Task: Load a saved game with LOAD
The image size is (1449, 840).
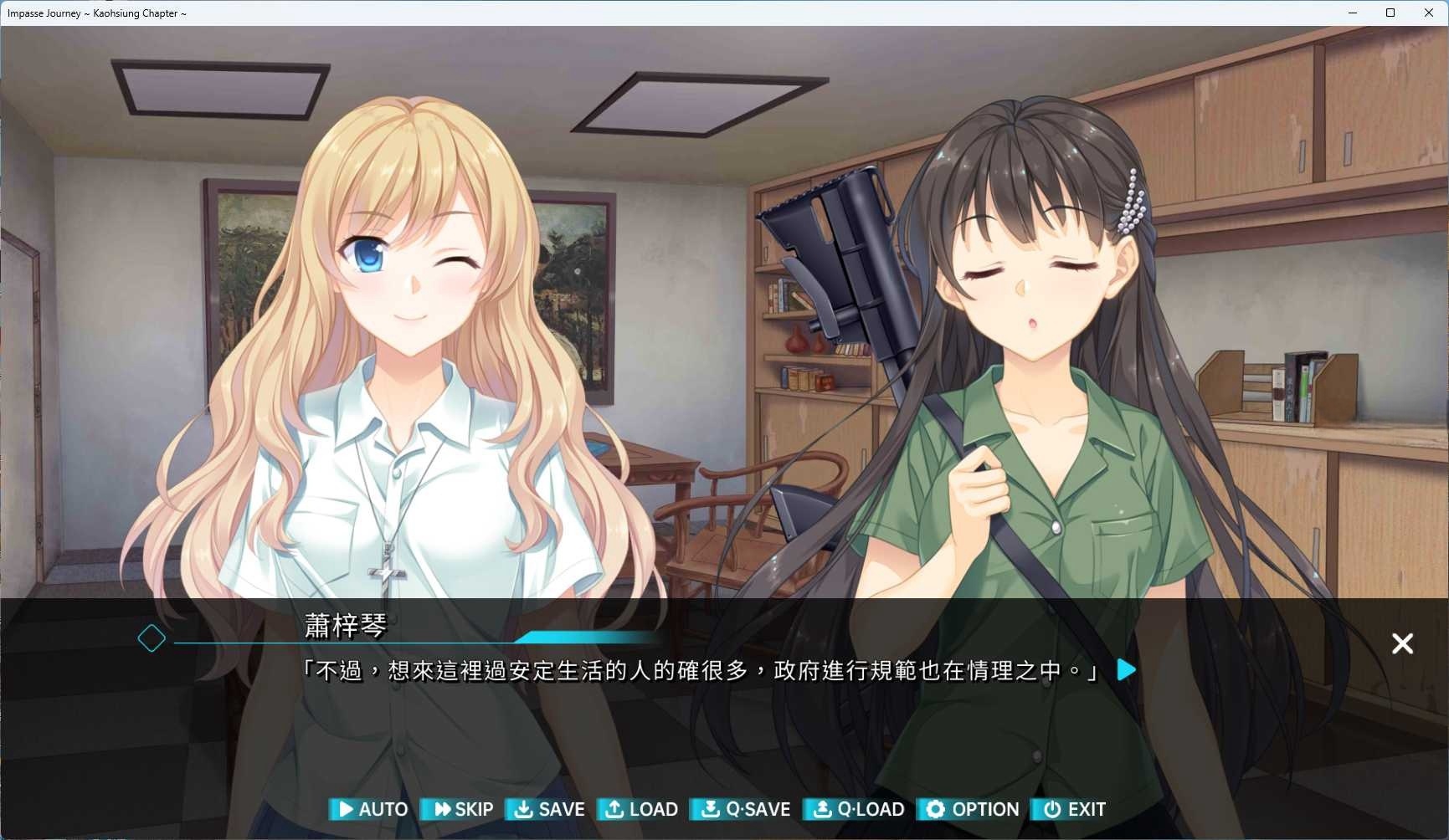Action: click(639, 809)
